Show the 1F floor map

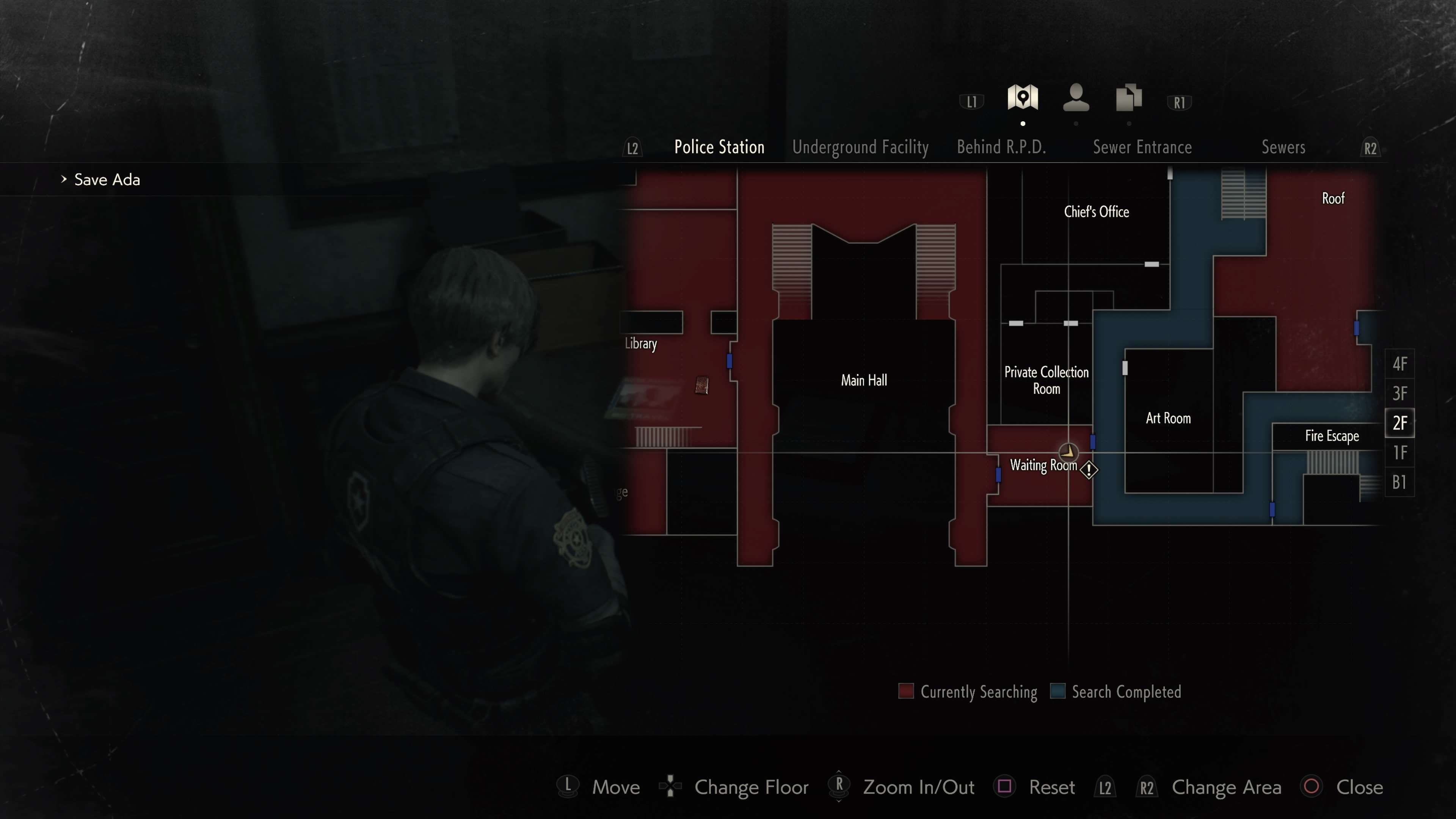point(1400,453)
